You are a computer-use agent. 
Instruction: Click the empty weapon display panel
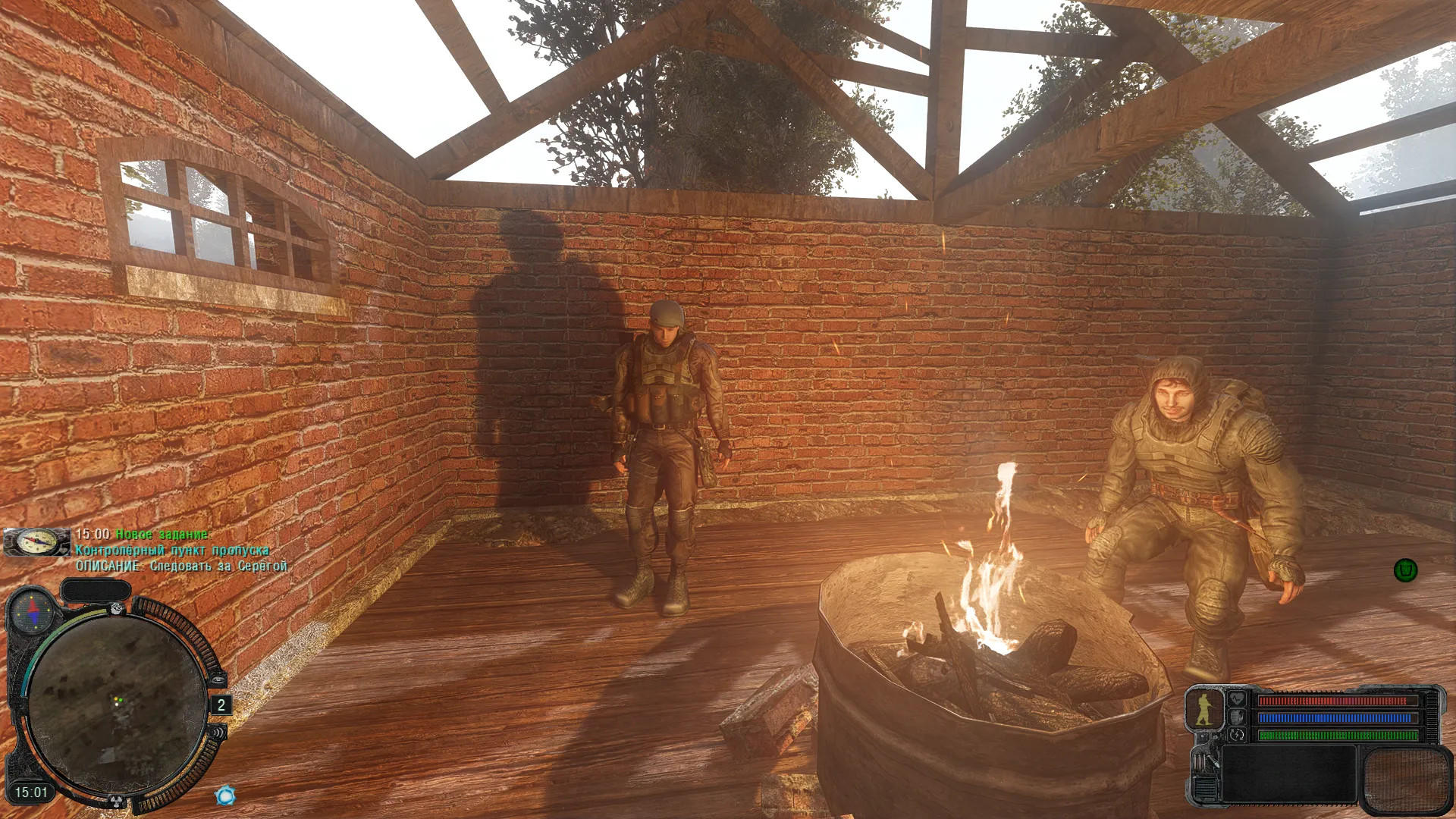(x=1288, y=773)
